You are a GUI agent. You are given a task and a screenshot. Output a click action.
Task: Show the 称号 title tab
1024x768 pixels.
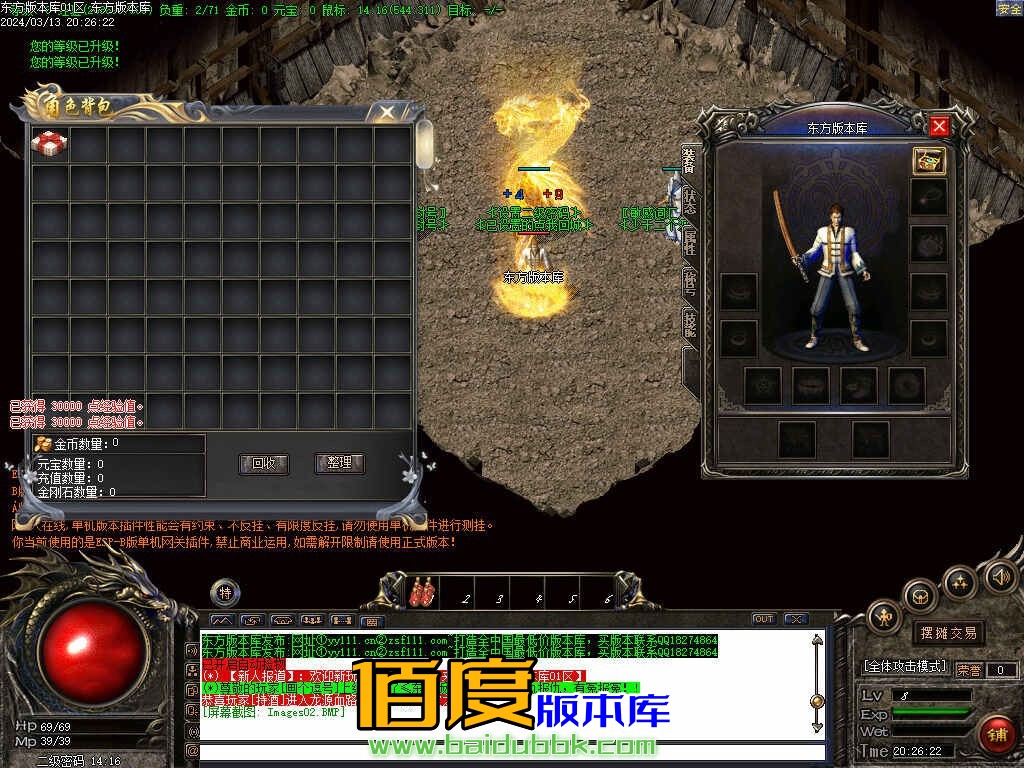690,281
